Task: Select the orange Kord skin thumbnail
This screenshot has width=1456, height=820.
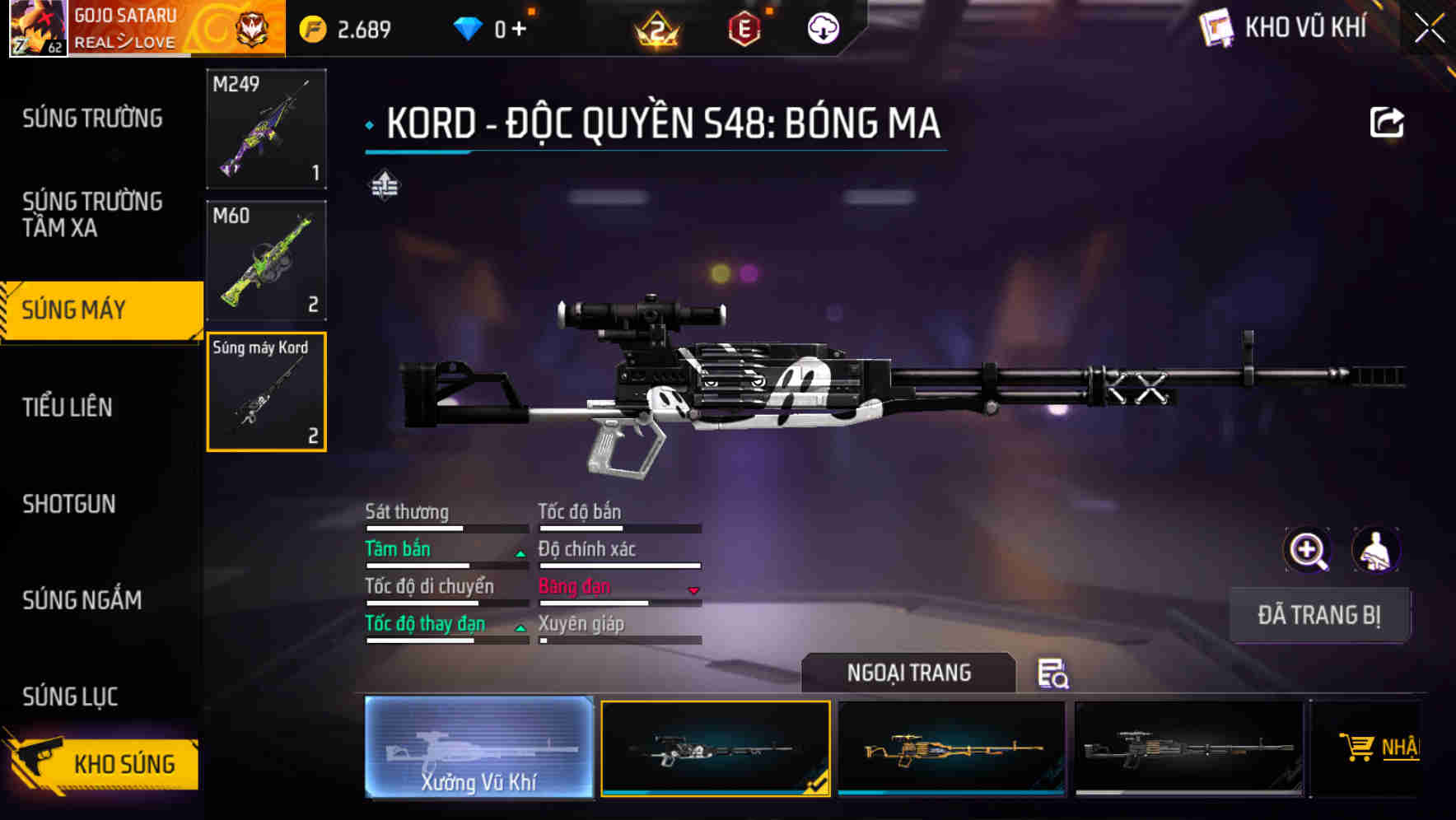Action: (951, 748)
